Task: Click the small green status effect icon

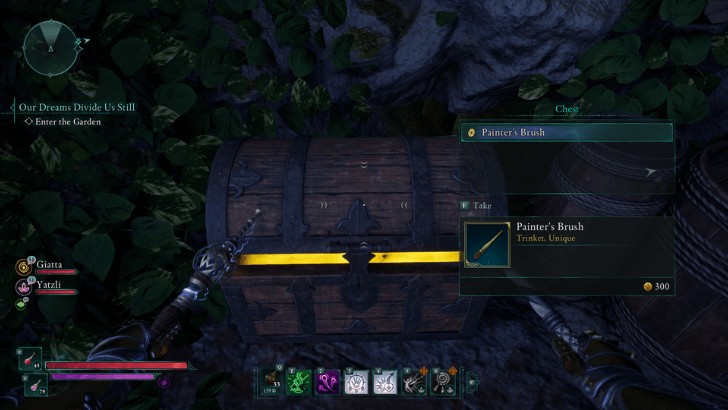Action: coord(22,303)
